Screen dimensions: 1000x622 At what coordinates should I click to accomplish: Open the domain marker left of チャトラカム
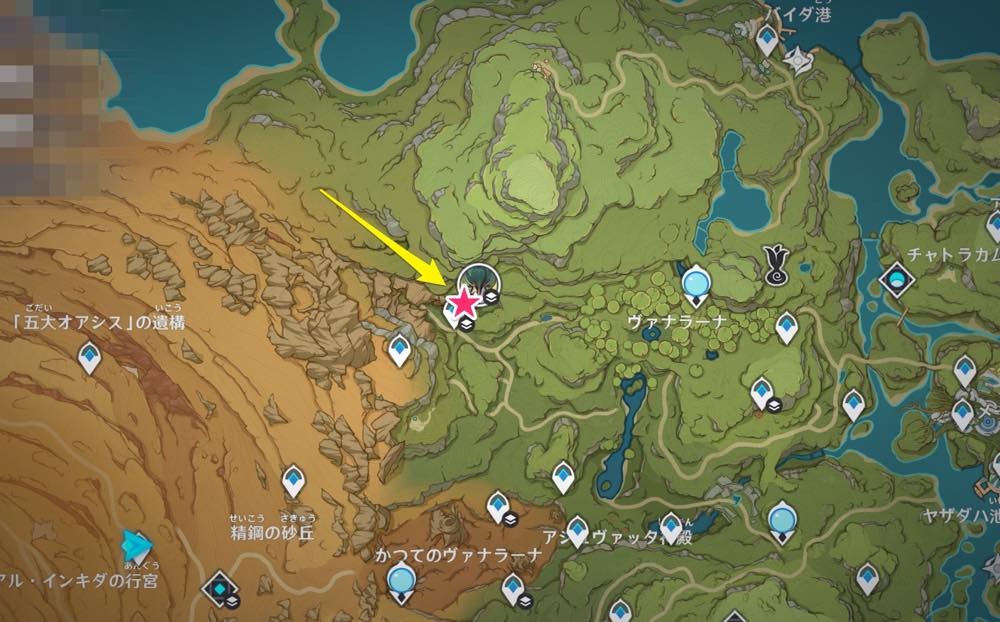point(897,278)
